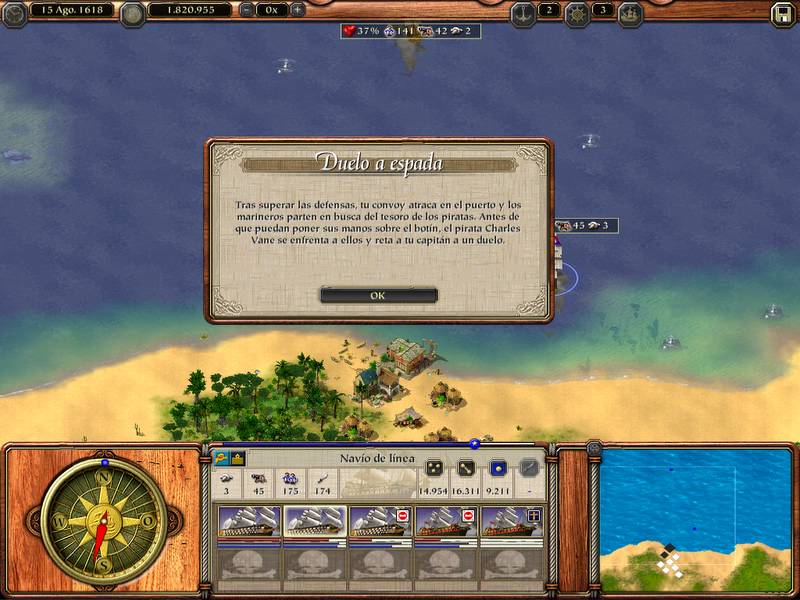The height and width of the screenshot is (600, 800).
Task: Click the ship's wheel icon in the top bar
Action: pyautogui.click(x=577, y=13)
